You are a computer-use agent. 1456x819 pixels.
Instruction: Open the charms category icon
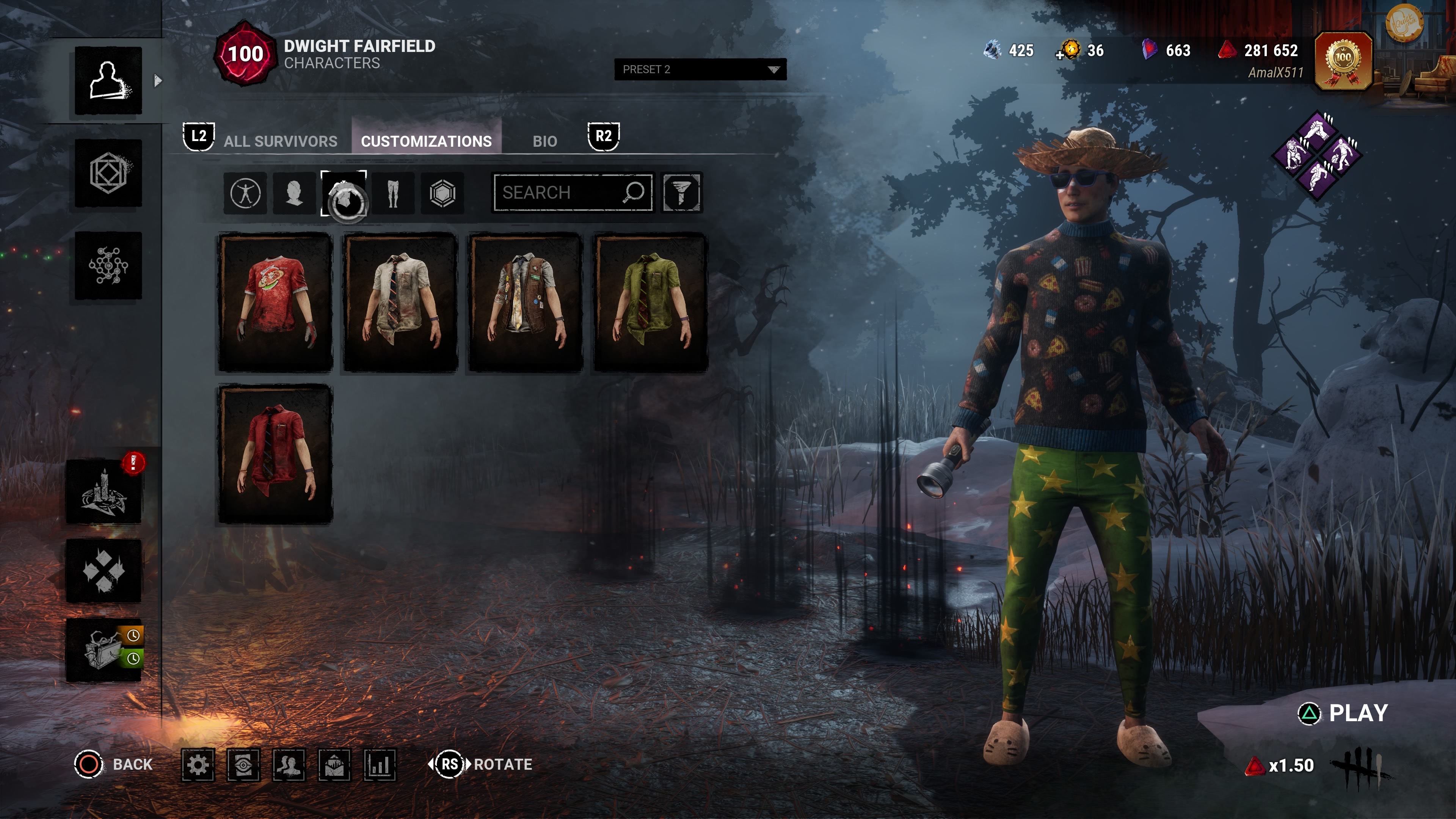442,193
